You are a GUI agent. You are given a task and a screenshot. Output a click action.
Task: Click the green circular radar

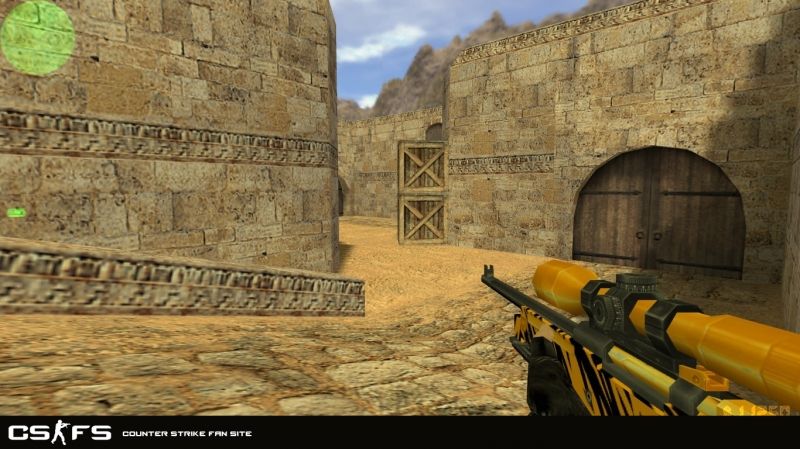point(37,37)
